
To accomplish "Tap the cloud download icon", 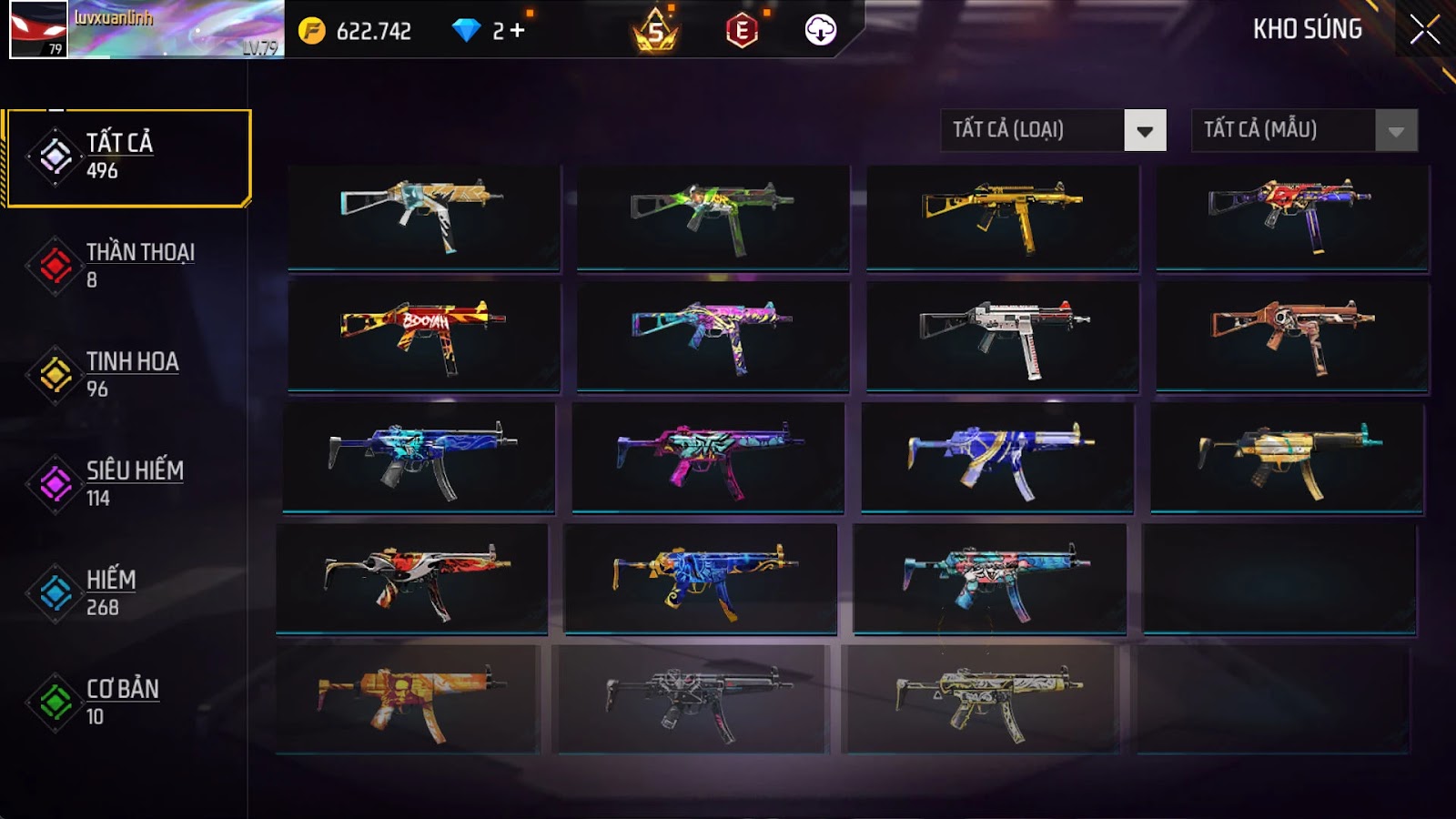I will click(820, 31).
